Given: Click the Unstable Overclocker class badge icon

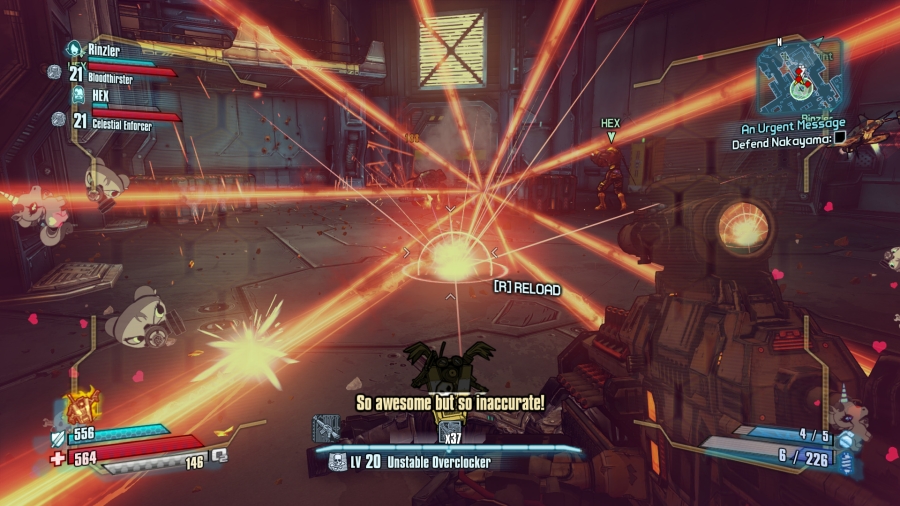Looking at the screenshot, I should pos(338,462).
